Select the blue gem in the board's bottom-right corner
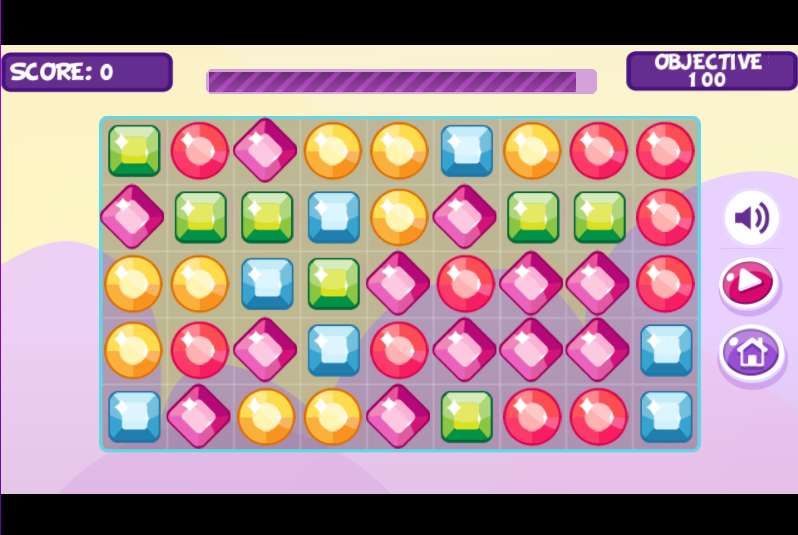The height and width of the screenshot is (535, 798). 665,416
